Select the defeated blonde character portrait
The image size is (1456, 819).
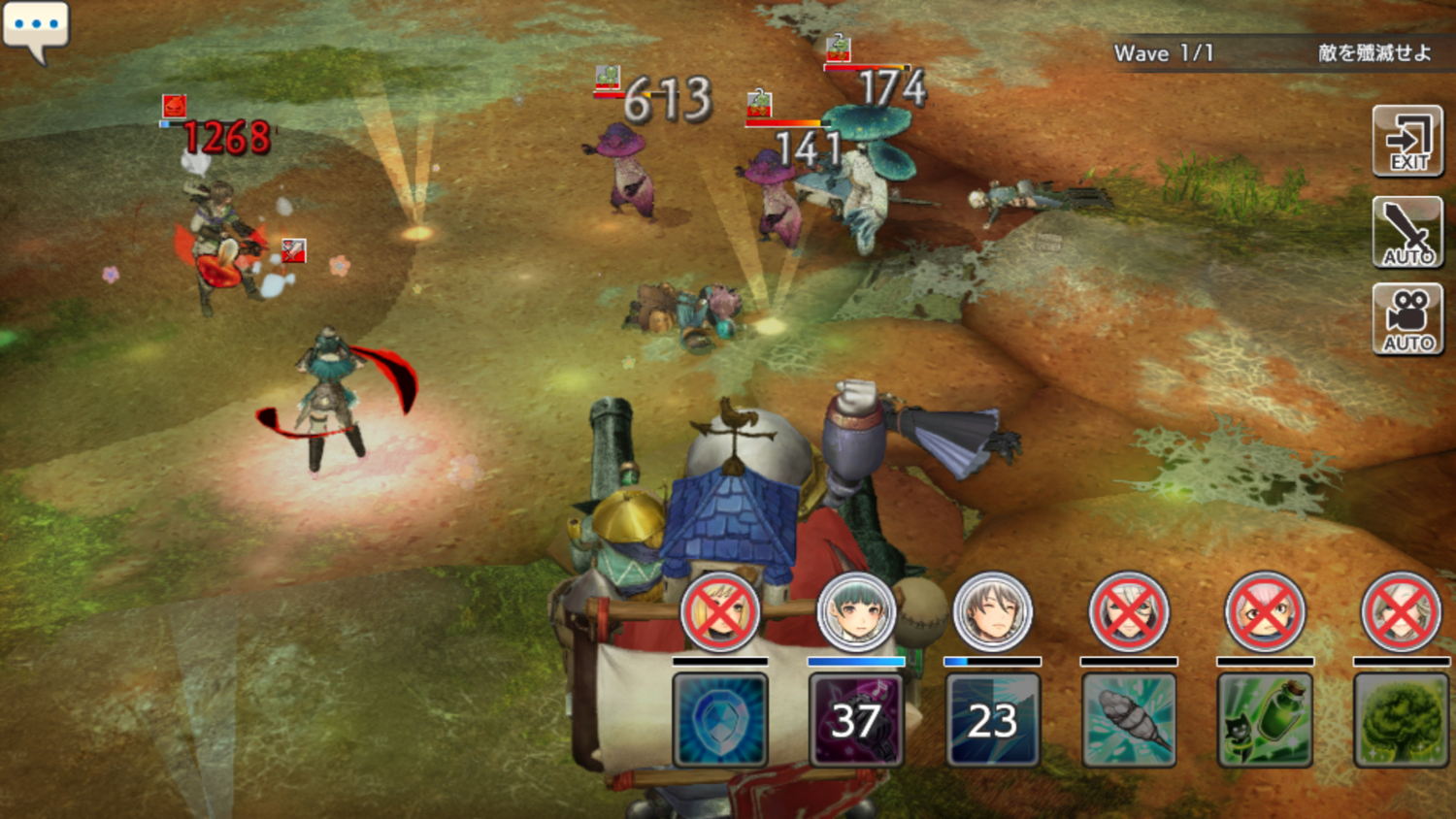point(720,613)
